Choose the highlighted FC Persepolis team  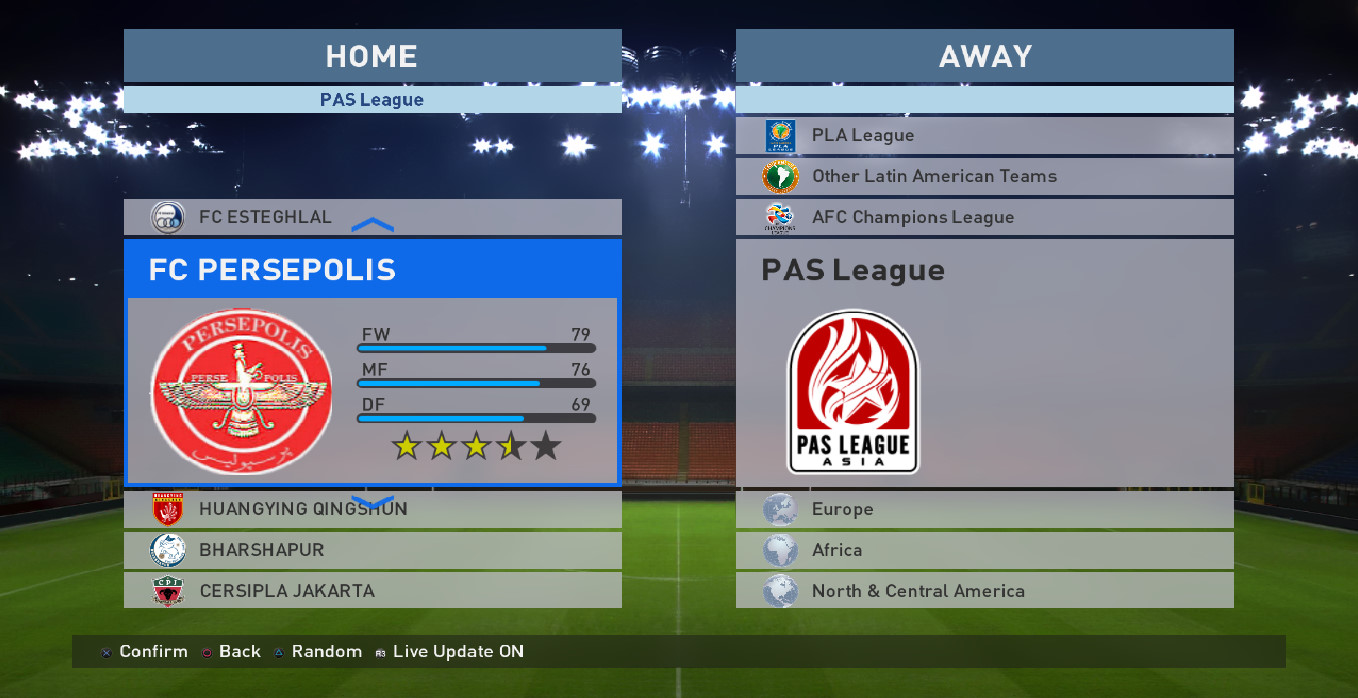click(372, 362)
